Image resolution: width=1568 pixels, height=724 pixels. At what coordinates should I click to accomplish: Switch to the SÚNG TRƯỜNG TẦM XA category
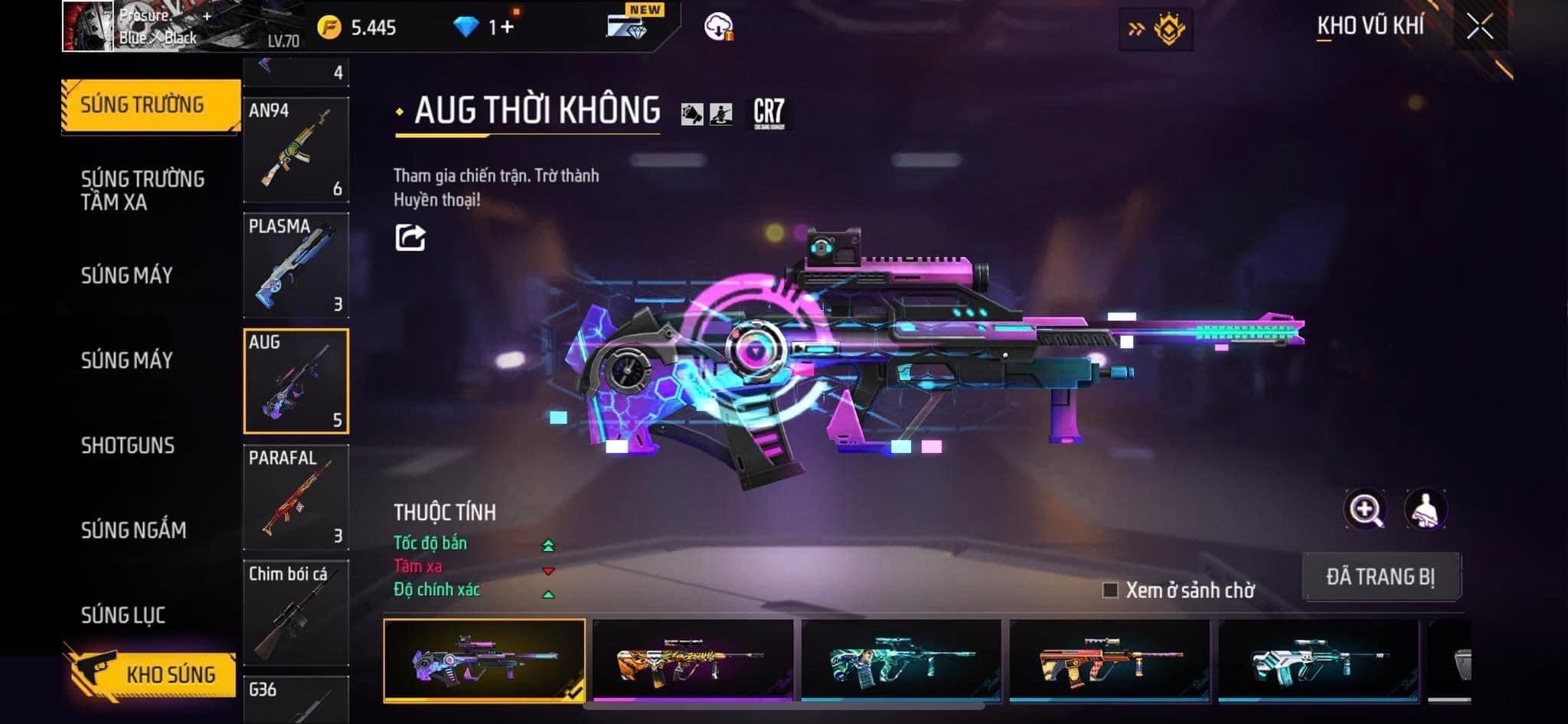pos(142,190)
